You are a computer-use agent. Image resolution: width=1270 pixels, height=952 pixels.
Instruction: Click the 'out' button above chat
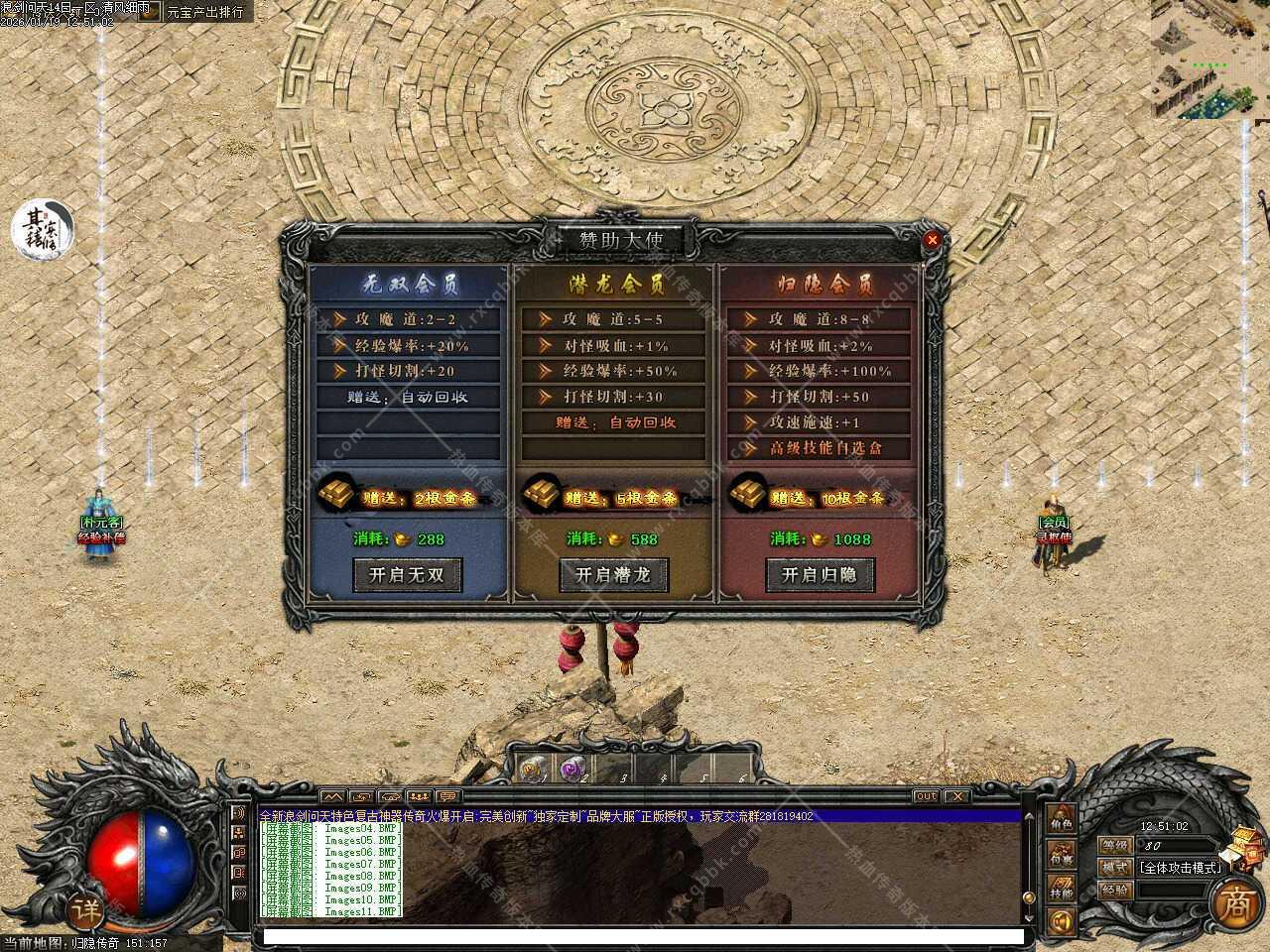(925, 796)
